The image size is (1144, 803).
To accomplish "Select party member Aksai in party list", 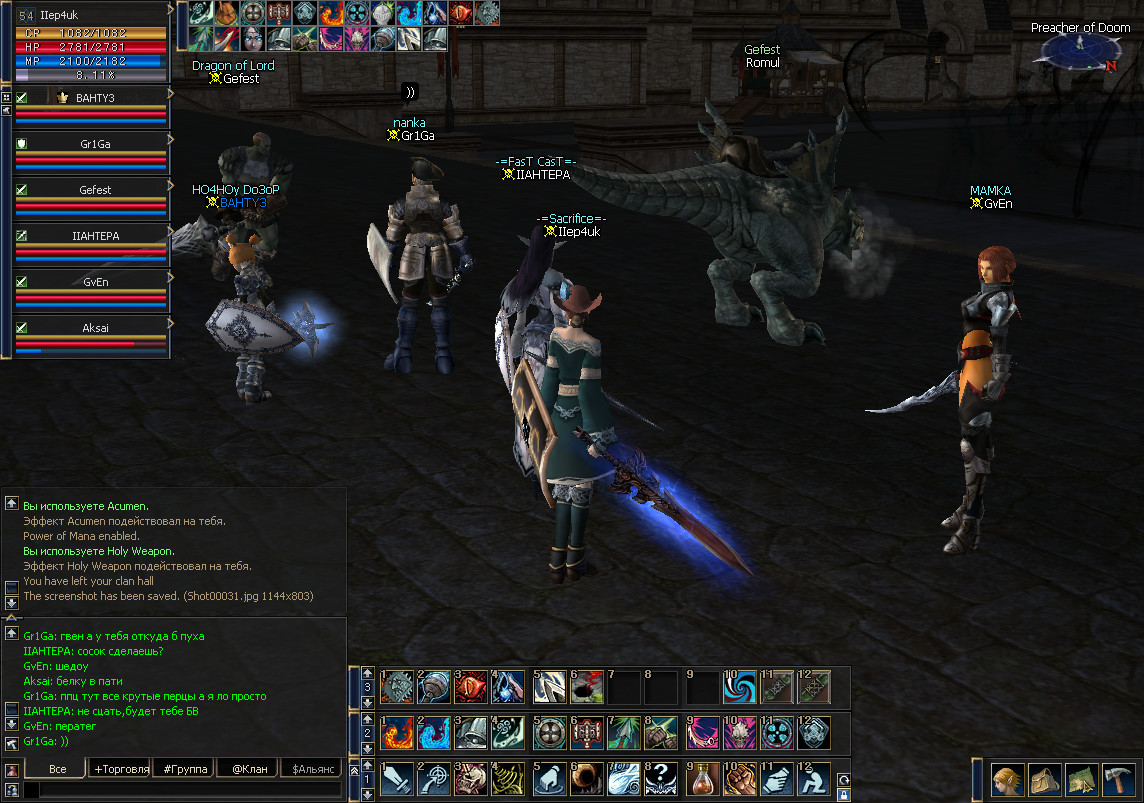I will pyautogui.click(x=95, y=328).
